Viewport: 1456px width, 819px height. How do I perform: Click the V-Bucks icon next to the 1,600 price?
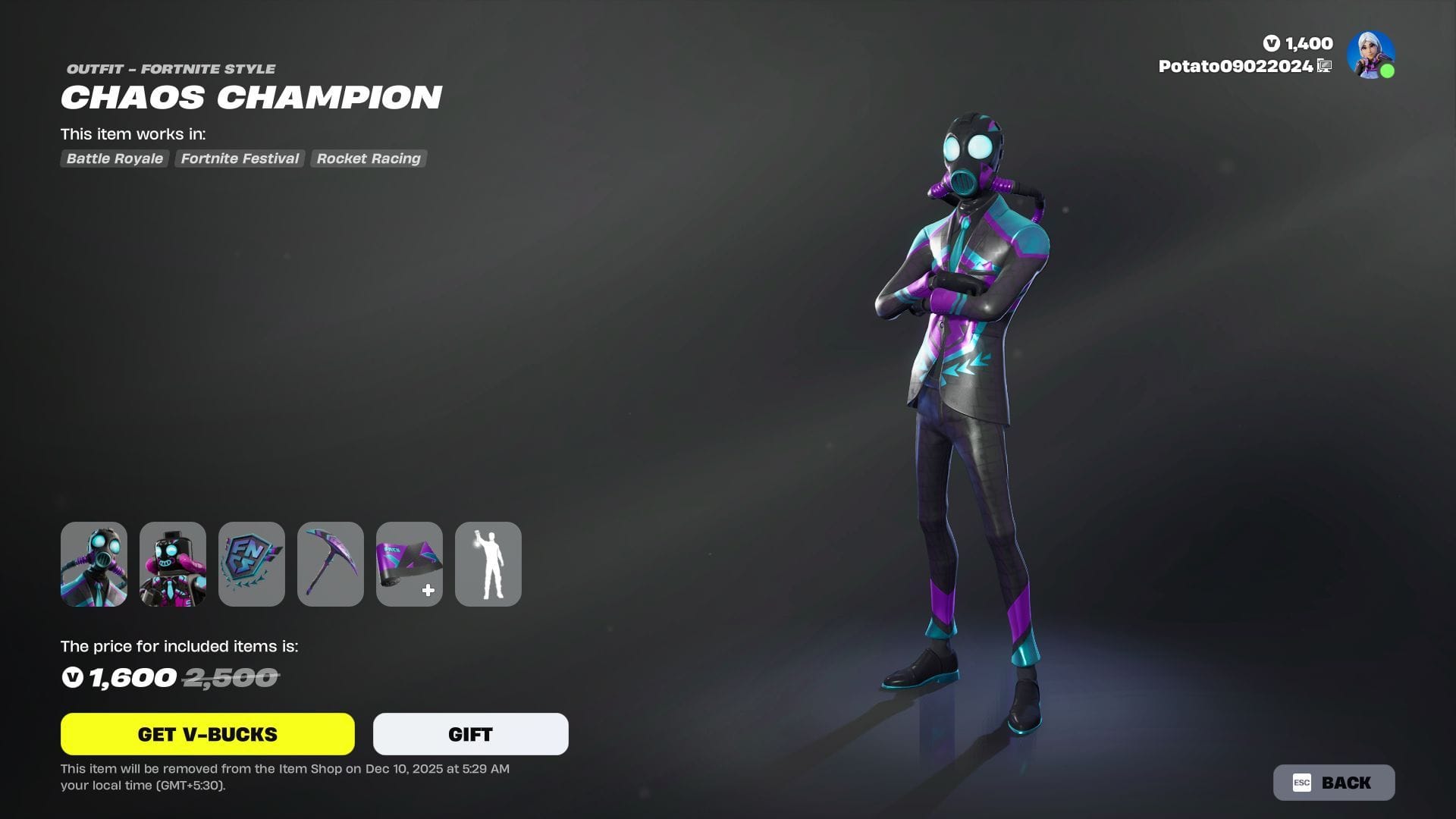pos(72,677)
